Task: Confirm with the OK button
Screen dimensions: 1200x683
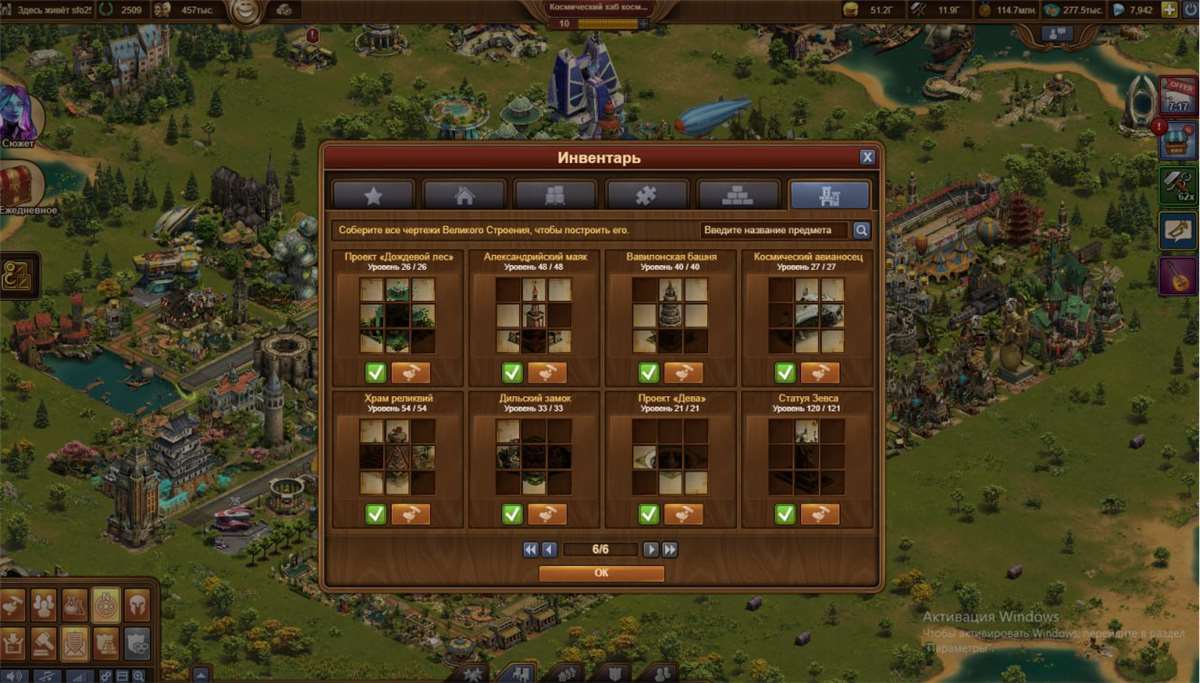Action: point(601,574)
